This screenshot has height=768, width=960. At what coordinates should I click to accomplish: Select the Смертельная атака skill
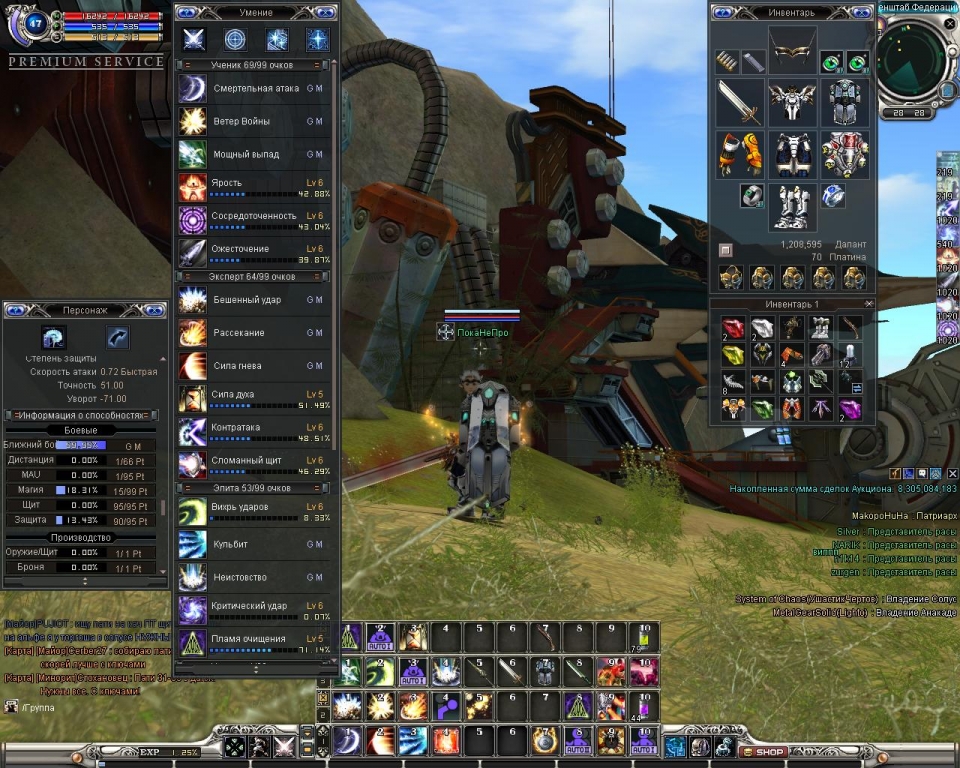(255, 89)
